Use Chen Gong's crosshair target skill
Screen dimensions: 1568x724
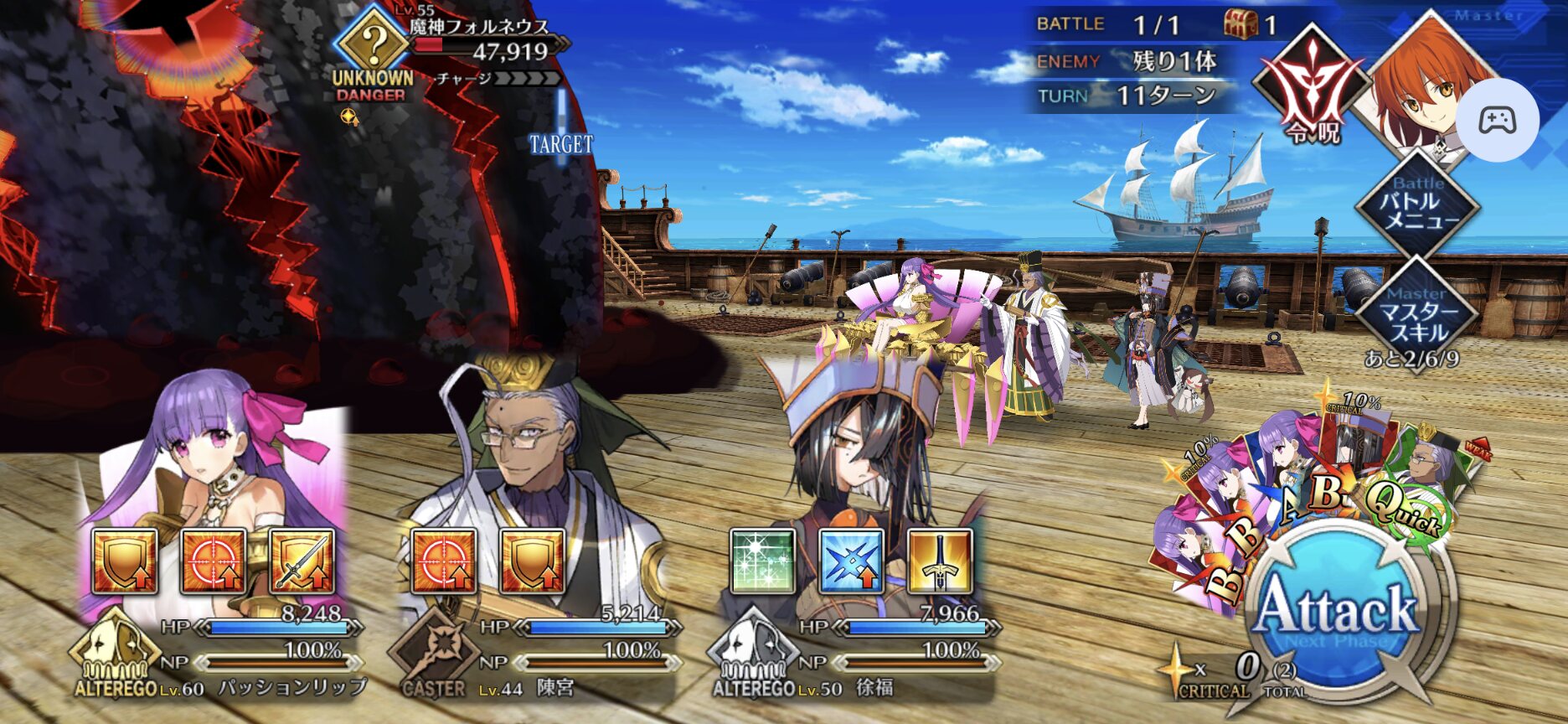pyautogui.click(x=443, y=561)
